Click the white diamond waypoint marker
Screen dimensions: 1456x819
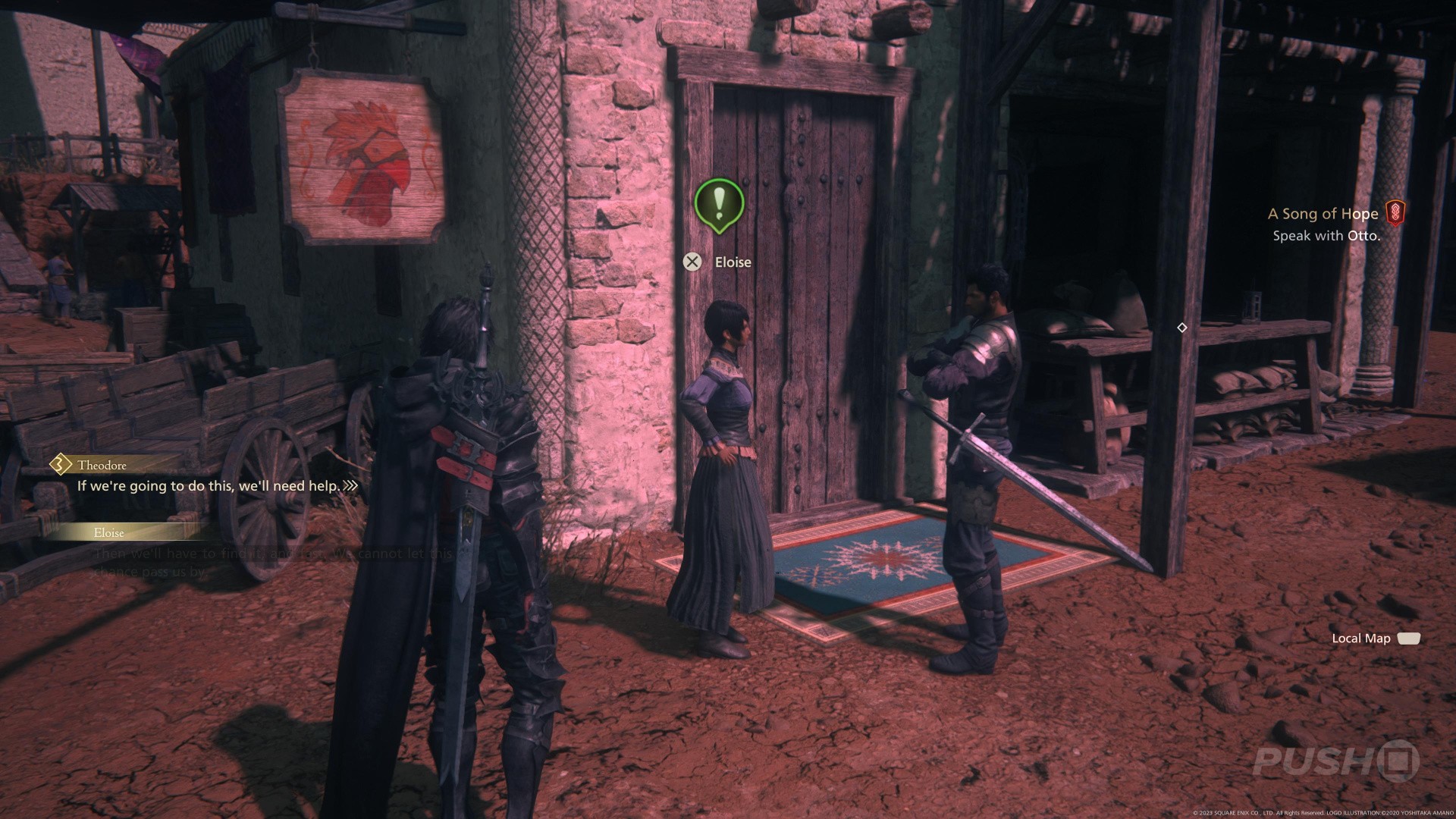point(1183,328)
